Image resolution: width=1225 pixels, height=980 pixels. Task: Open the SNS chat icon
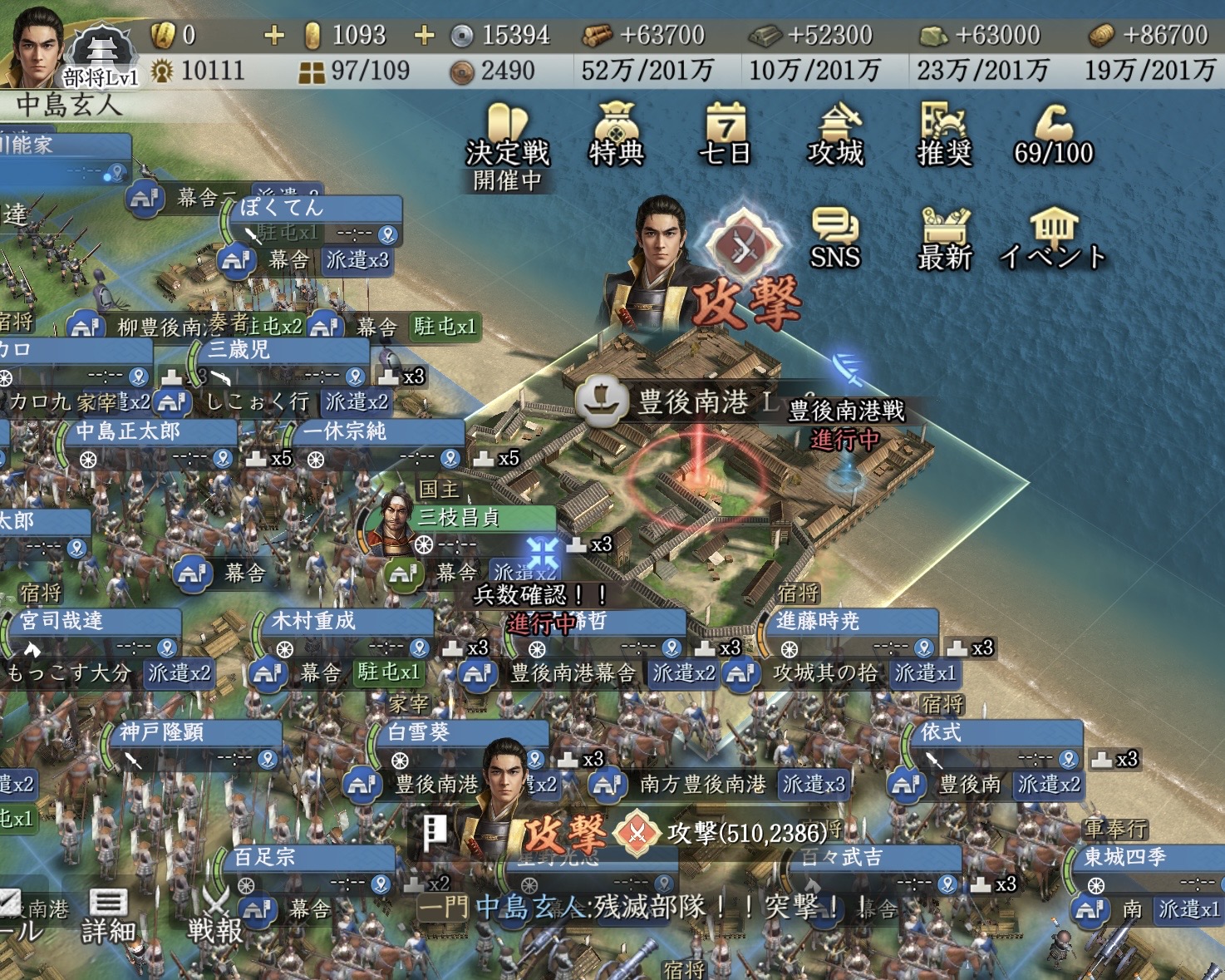[x=834, y=239]
